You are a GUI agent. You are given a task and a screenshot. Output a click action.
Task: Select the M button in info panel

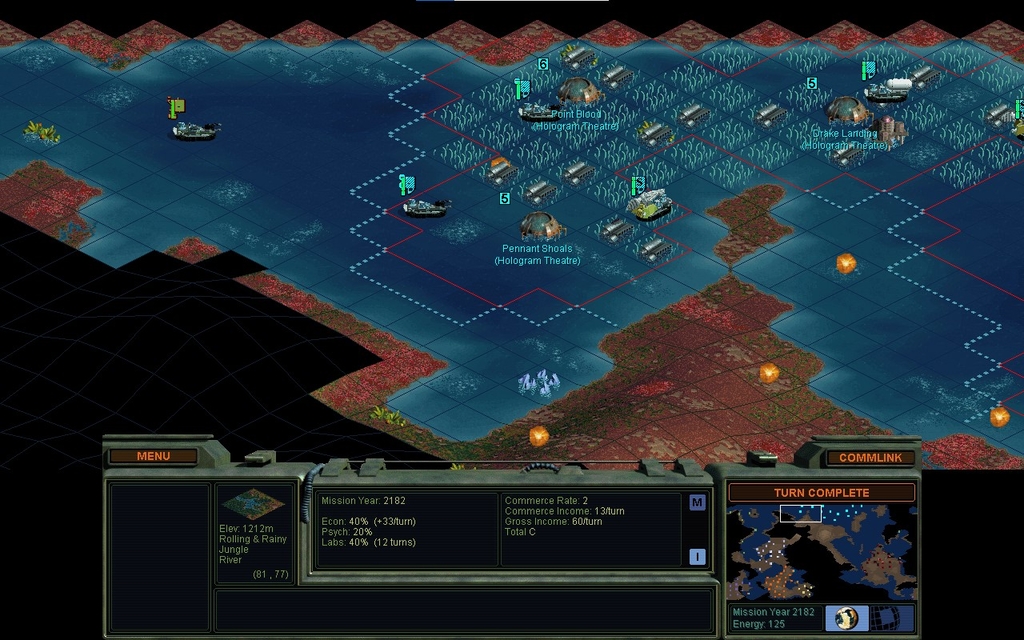click(697, 503)
